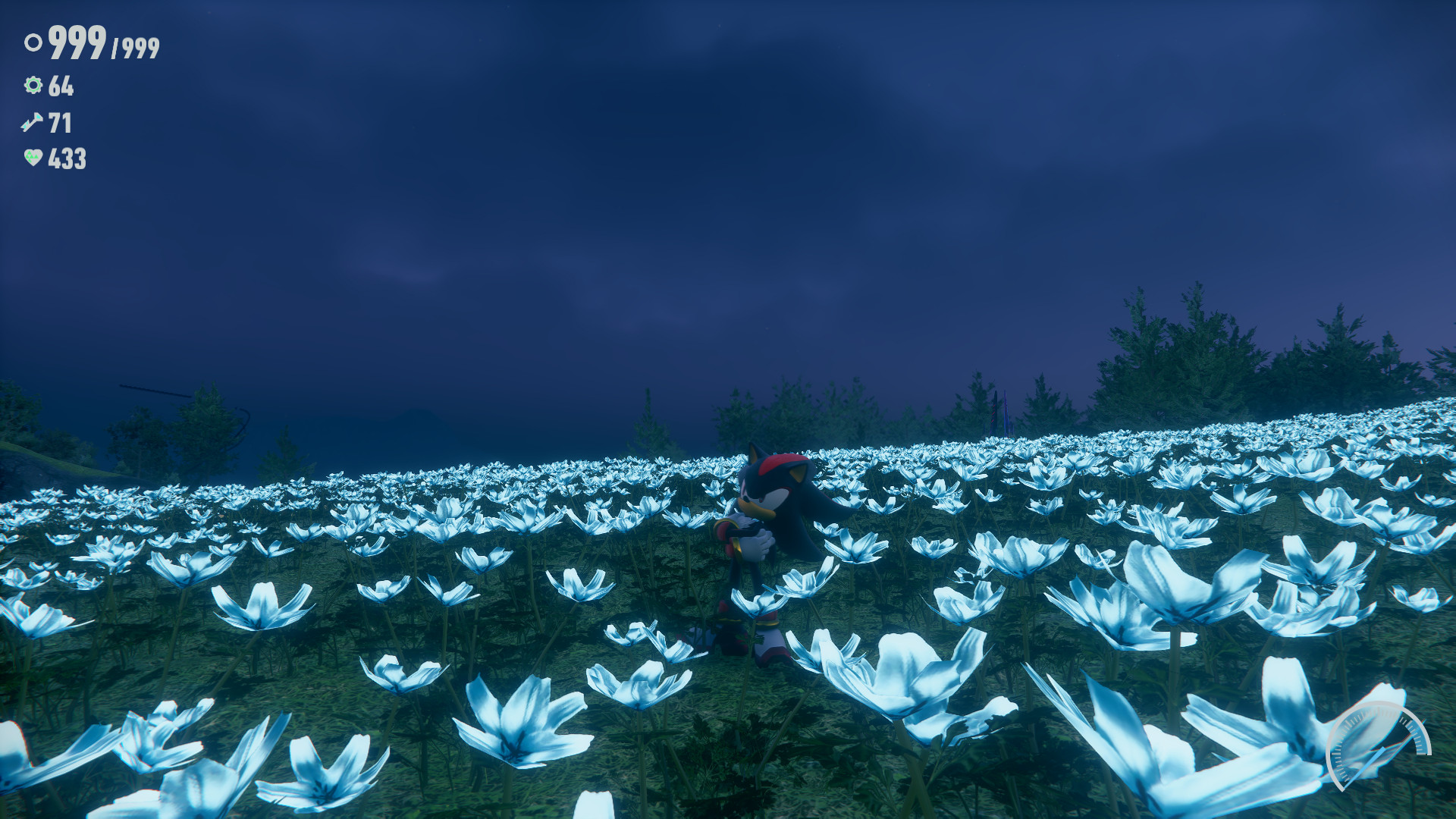Click the Koco counter value 433
1456x819 pixels.
pos(67,158)
